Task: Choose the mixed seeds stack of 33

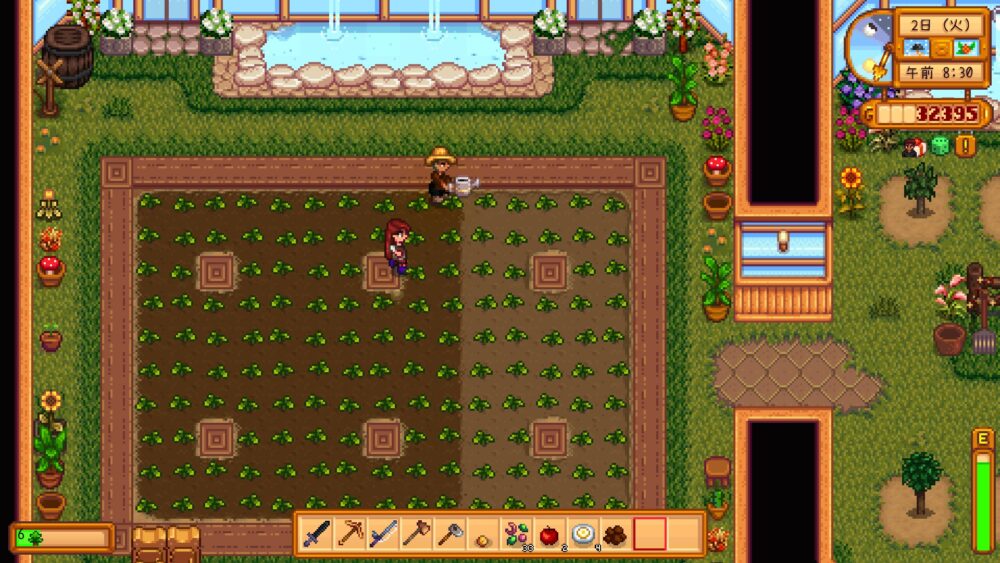Action: (516, 534)
